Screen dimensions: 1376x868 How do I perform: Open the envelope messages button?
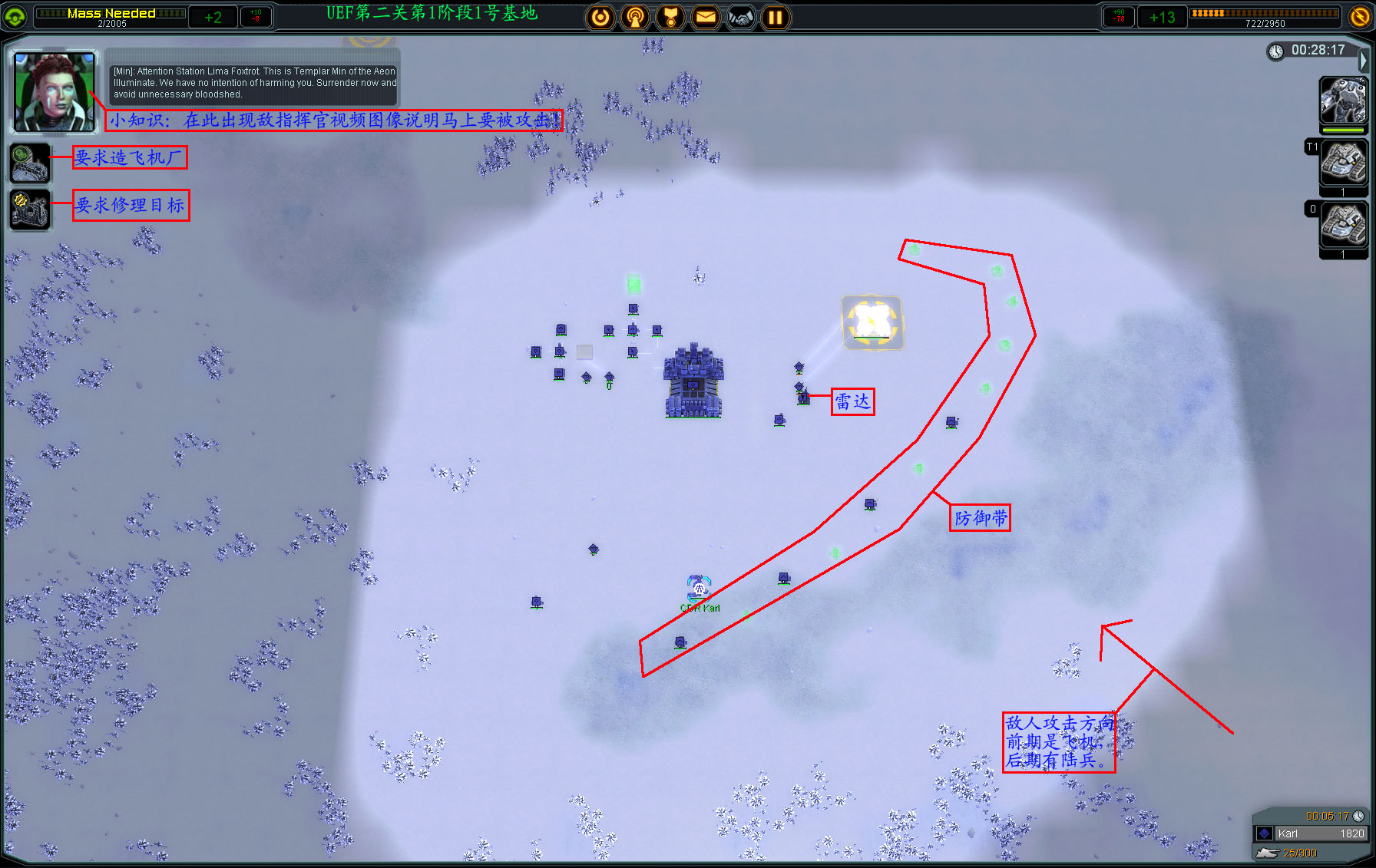click(706, 17)
